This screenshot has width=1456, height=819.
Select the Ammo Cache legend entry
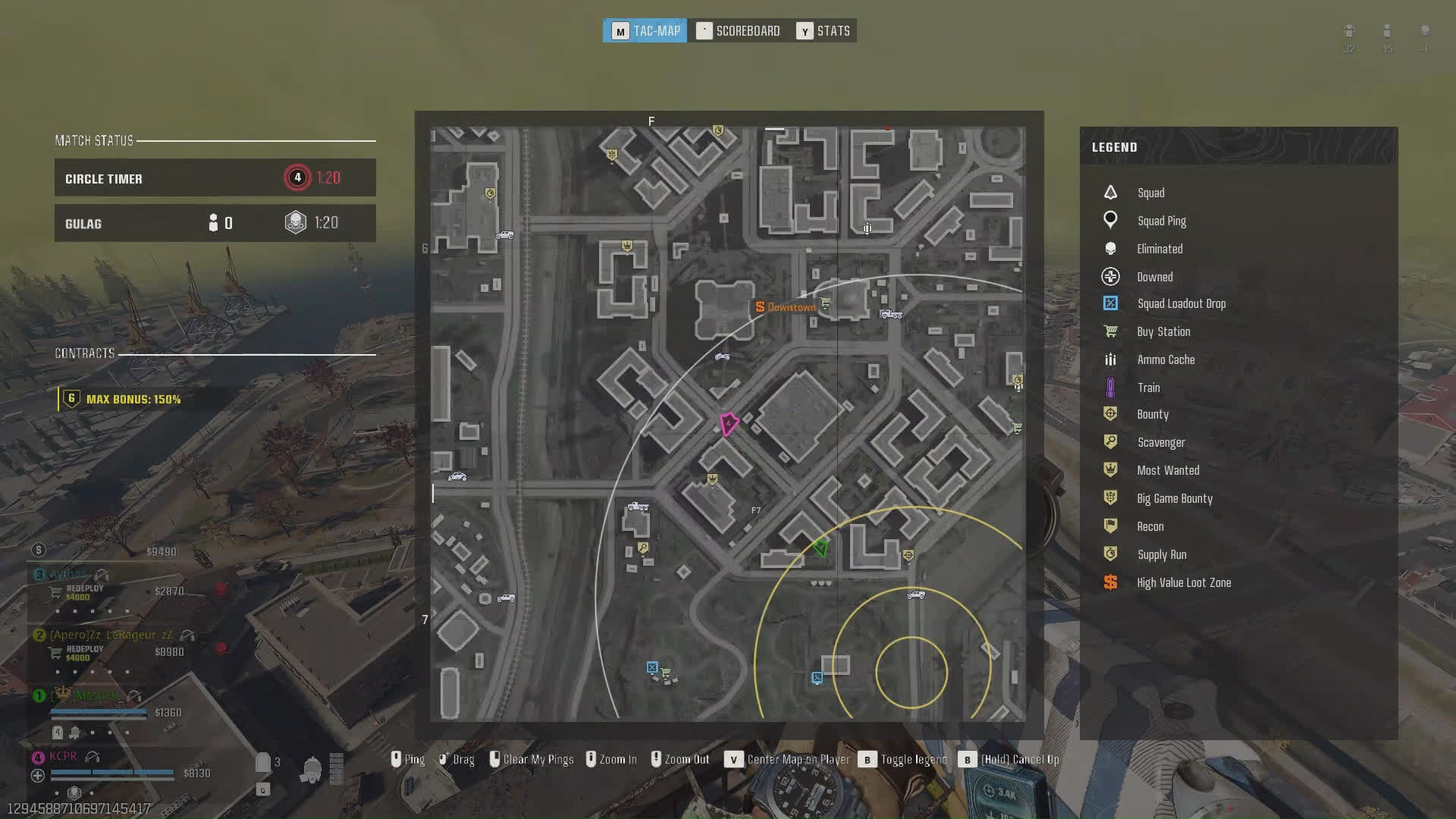pyautogui.click(x=1165, y=359)
